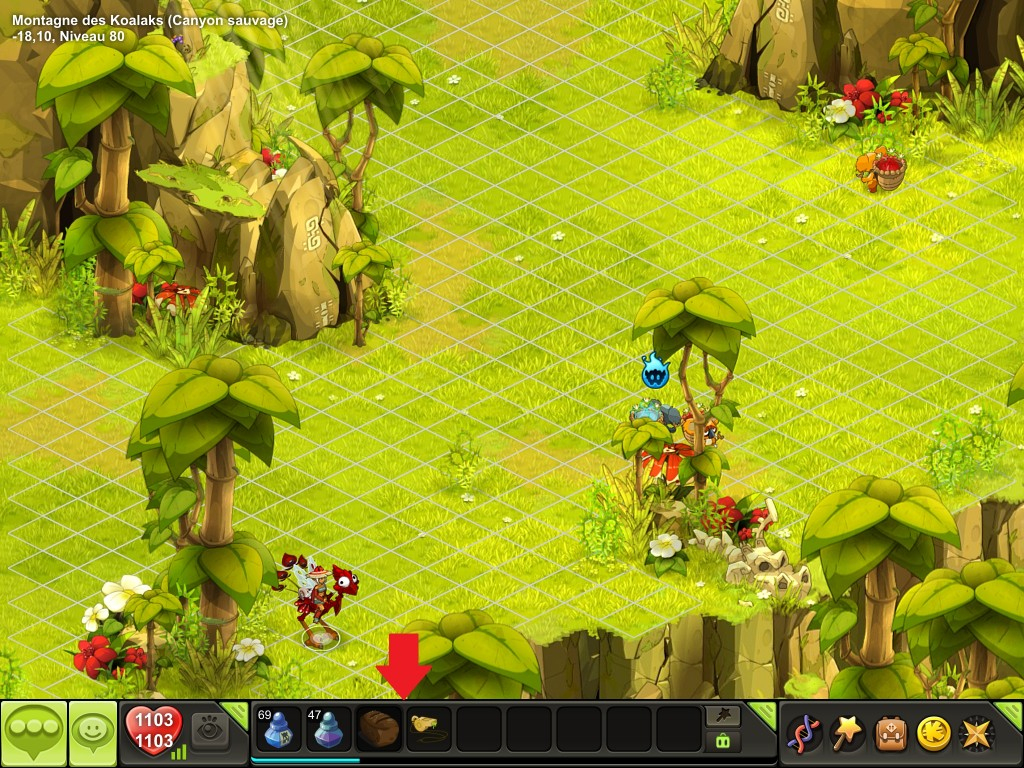Open the compass star map icon
This screenshot has width=1024, height=768.
pyautogui.click(x=976, y=733)
